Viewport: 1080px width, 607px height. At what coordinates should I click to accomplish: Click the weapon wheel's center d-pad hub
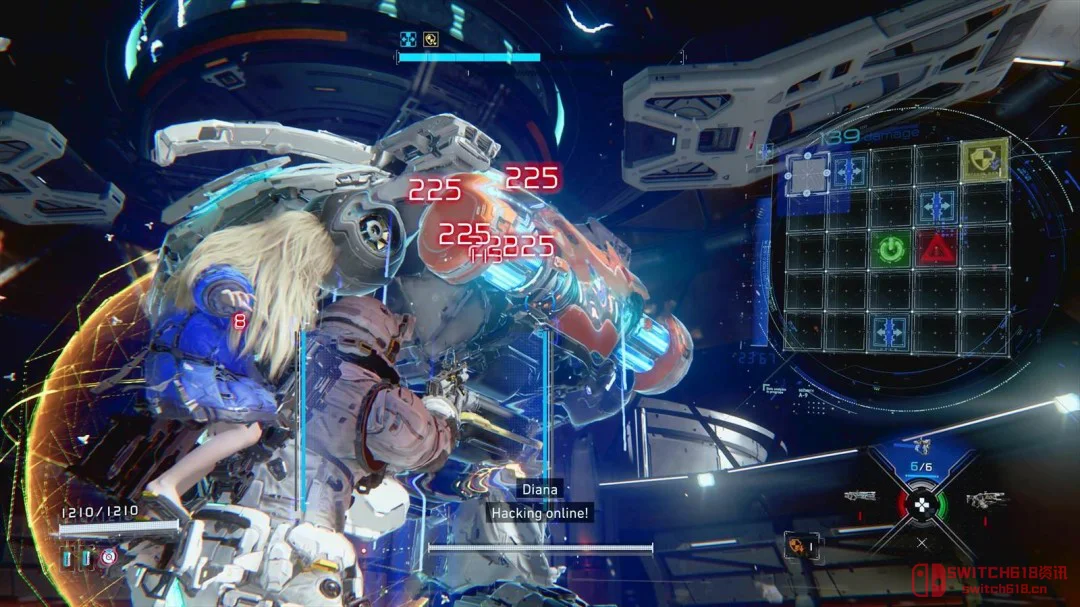pyautogui.click(x=924, y=503)
